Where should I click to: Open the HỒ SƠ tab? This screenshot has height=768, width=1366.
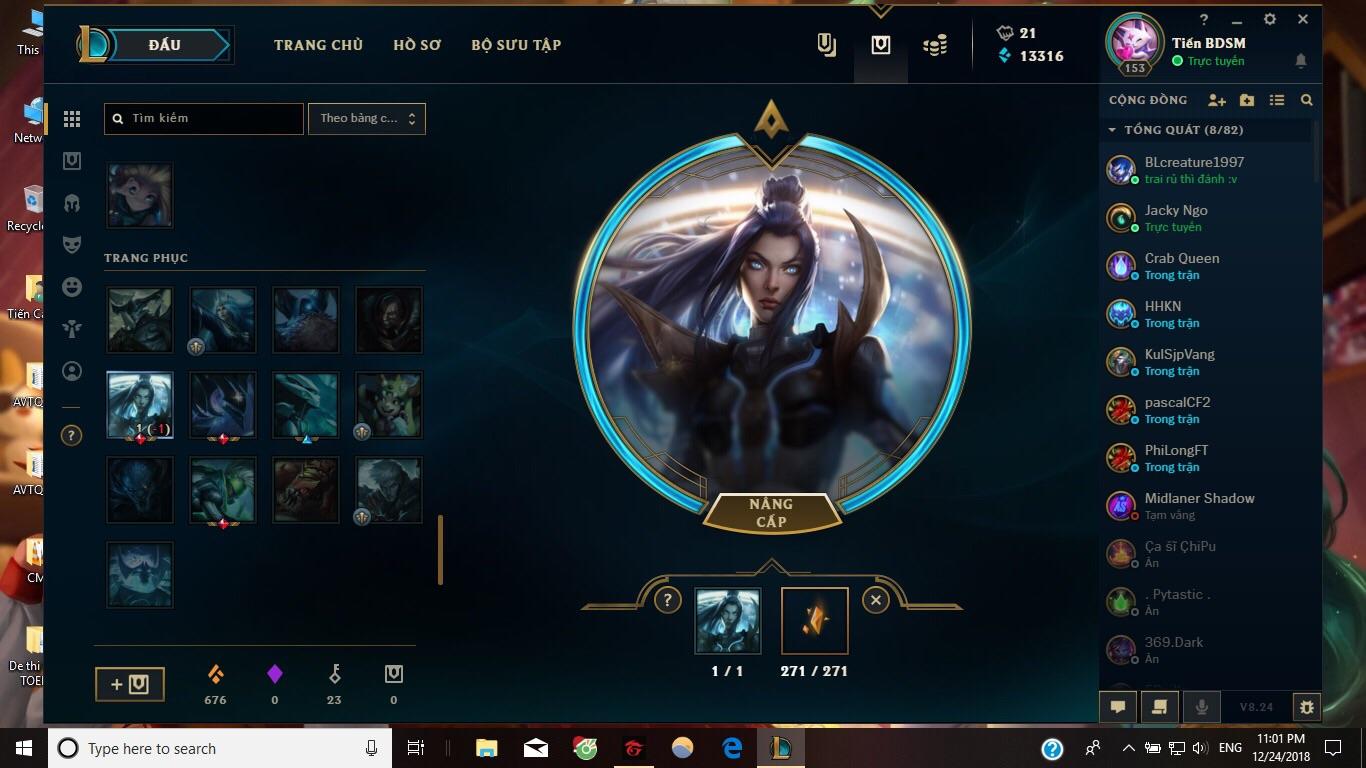point(417,44)
